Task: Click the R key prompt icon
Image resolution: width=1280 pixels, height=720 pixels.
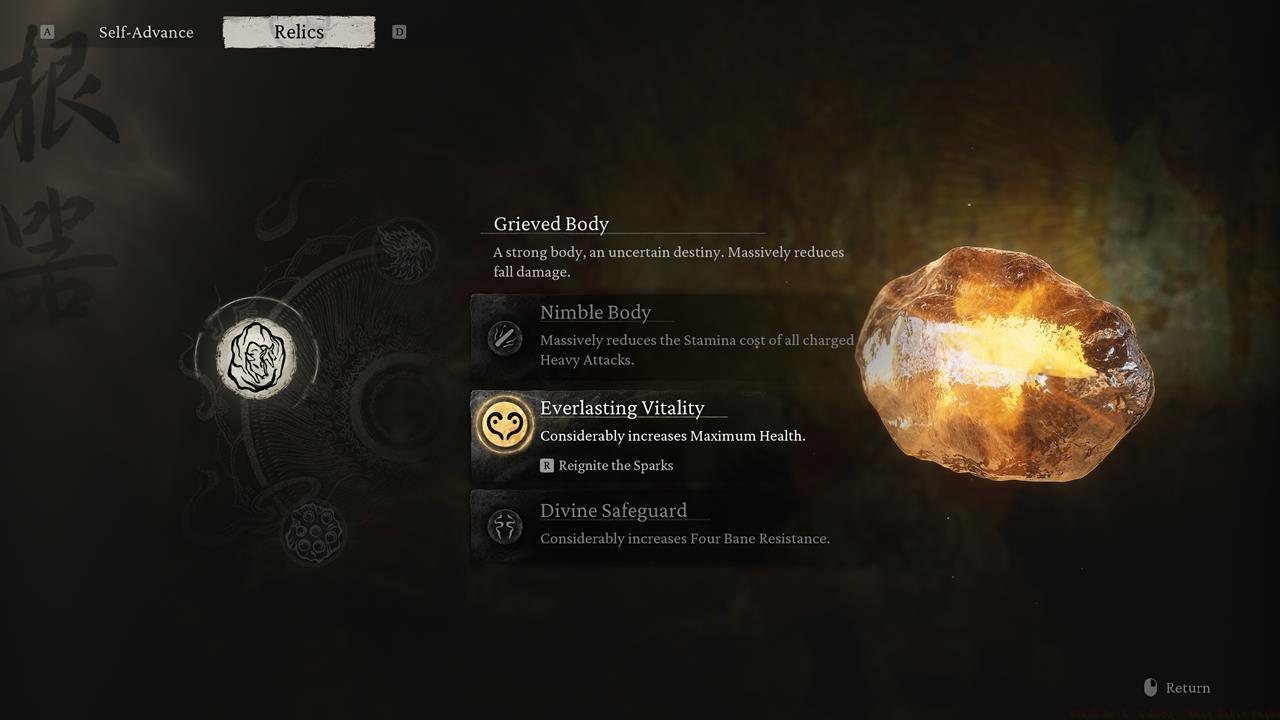Action: [x=546, y=465]
